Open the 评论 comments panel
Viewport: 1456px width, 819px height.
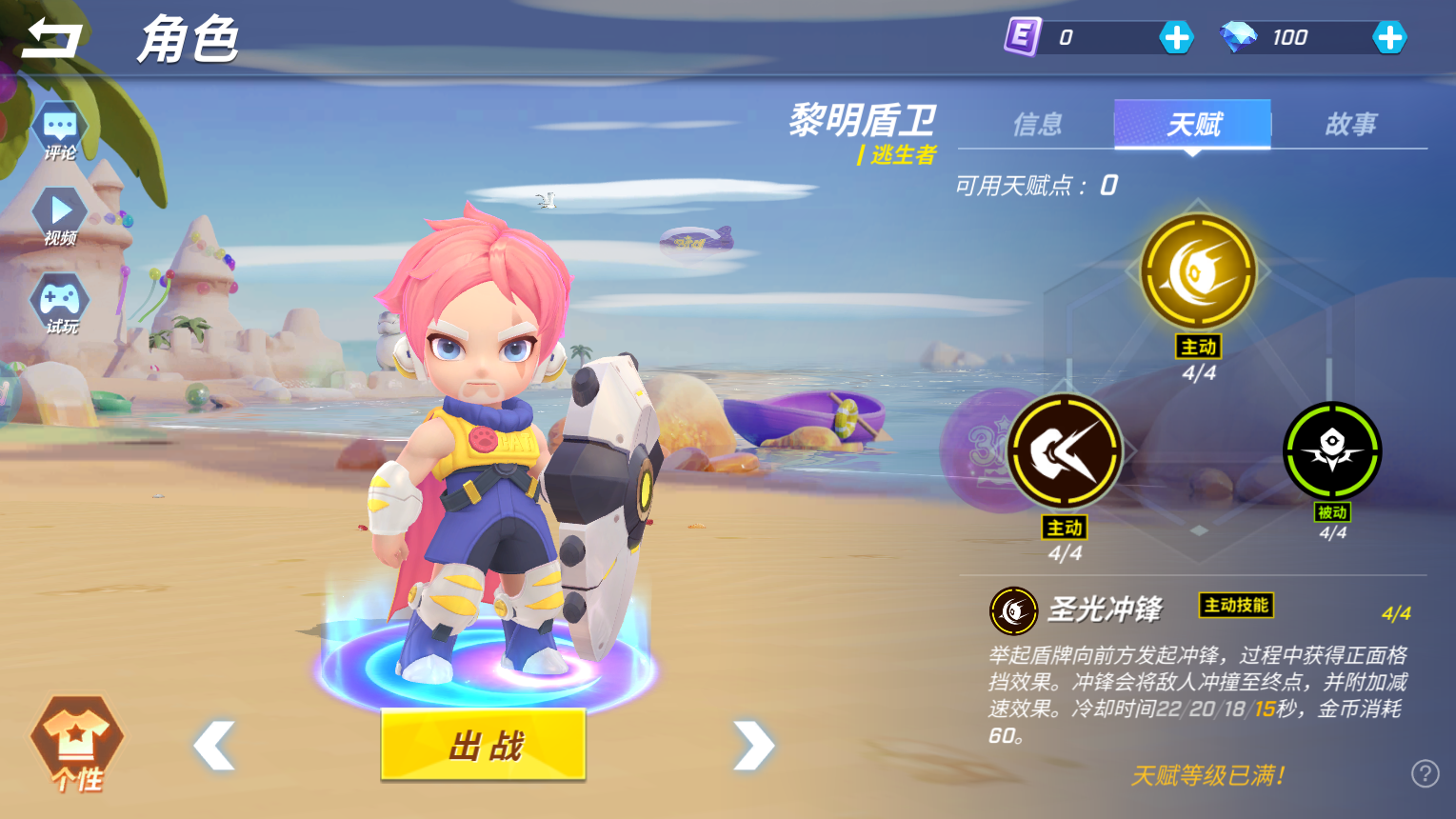(x=60, y=131)
